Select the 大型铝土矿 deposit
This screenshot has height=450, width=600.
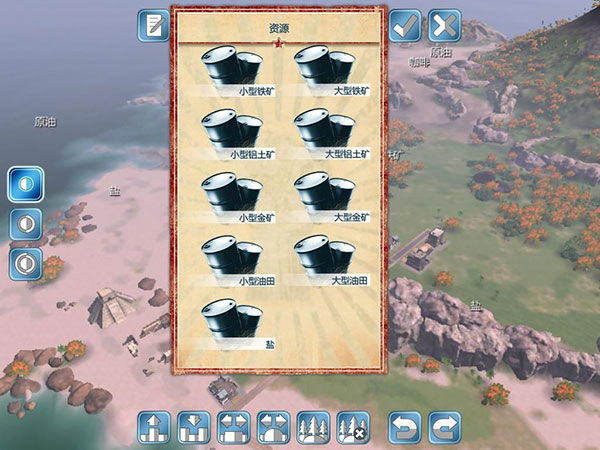(325, 134)
